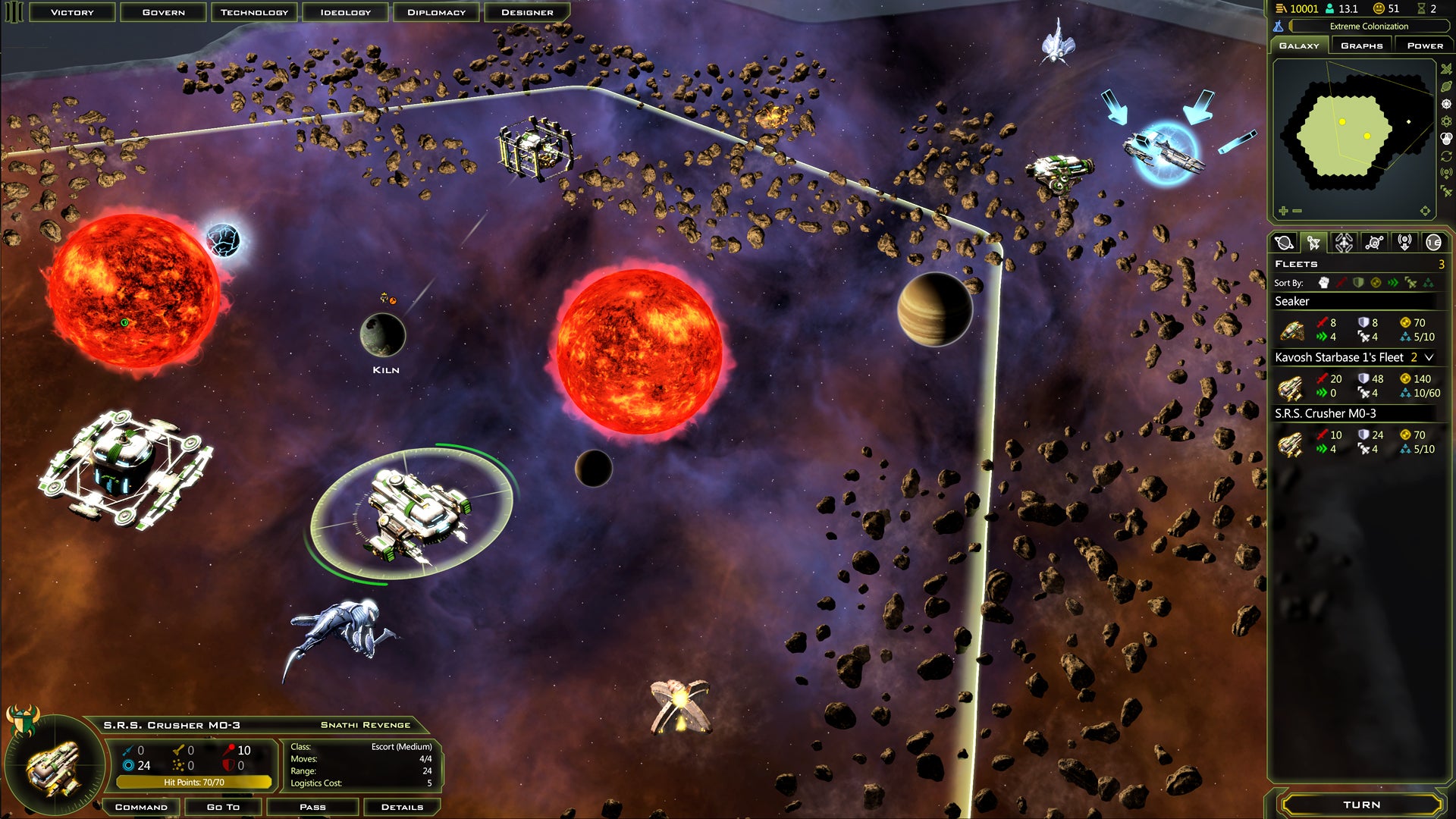Open the Command options for selected ship

[x=141, y=807]
